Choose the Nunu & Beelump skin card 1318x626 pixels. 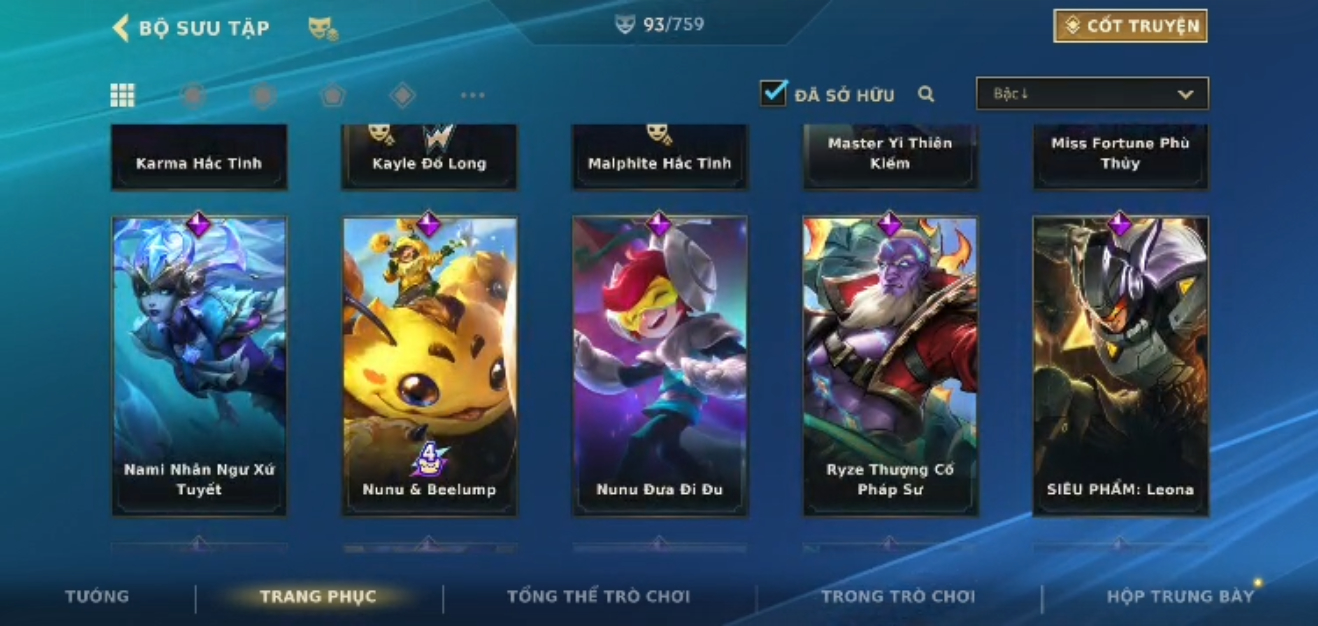(x=429, y=365)
